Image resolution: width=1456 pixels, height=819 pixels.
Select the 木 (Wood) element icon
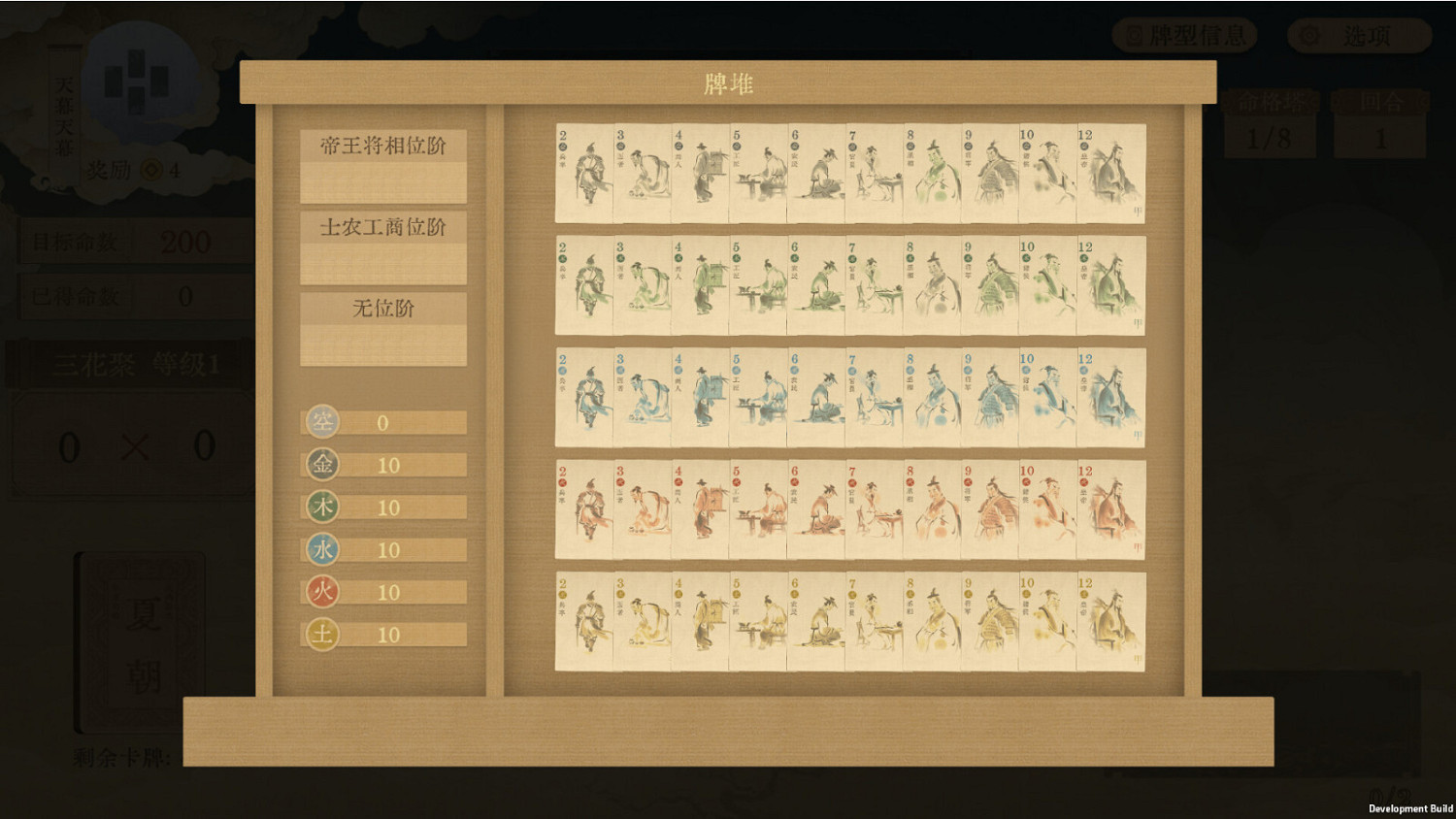(322, 507)
